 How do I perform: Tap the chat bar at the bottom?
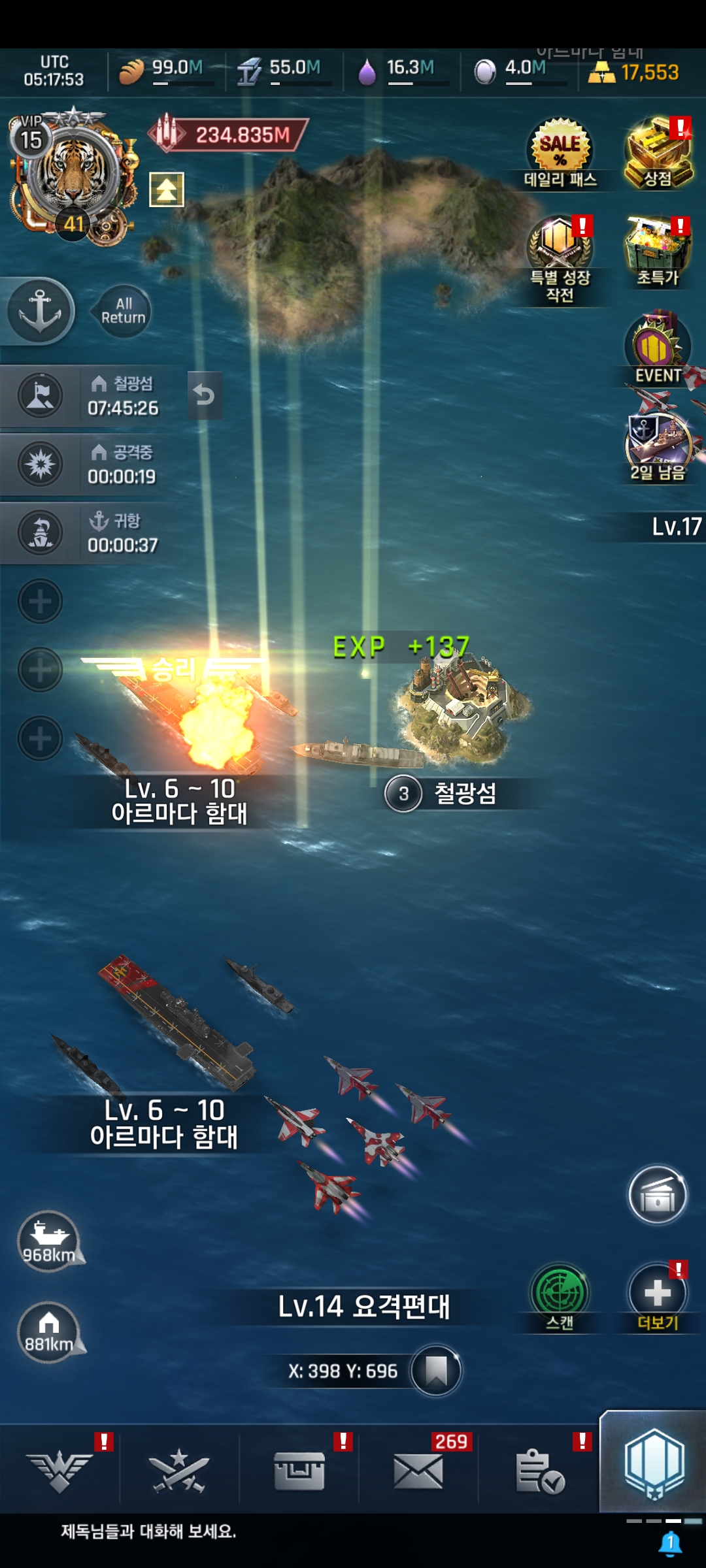[x=327, y=1531]
